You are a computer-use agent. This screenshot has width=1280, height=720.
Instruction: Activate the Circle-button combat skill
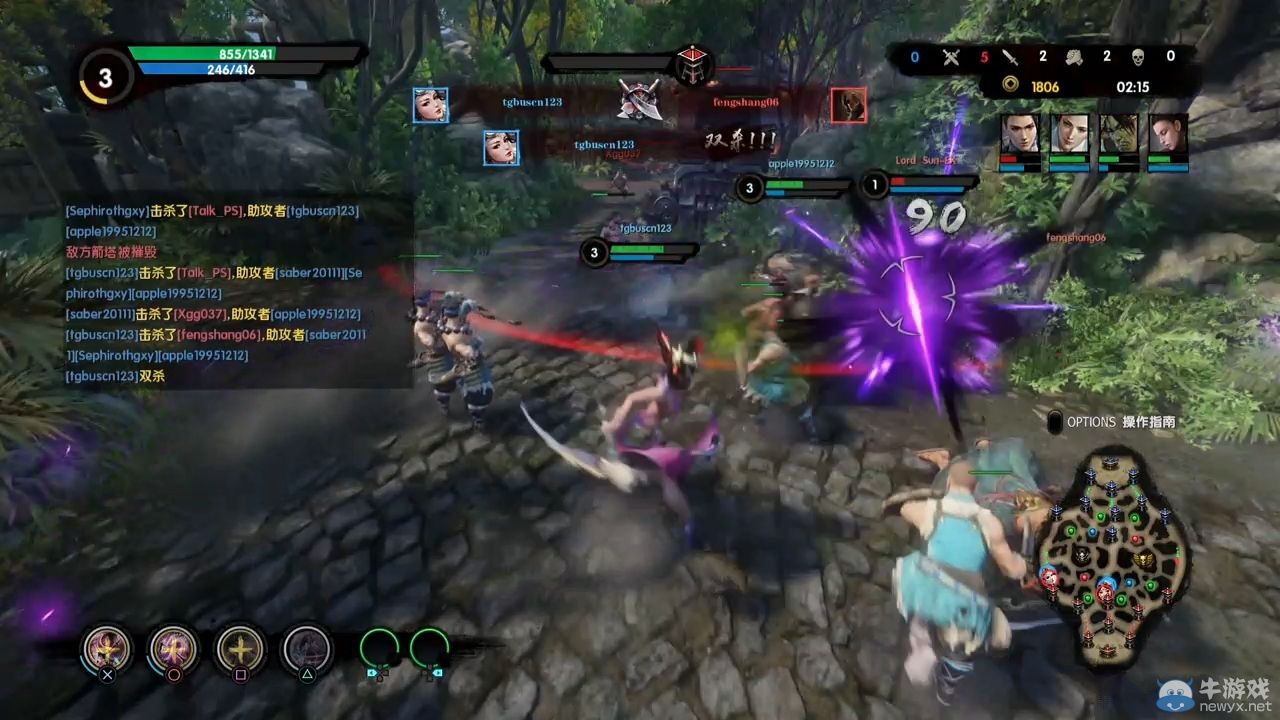[173, 649]
